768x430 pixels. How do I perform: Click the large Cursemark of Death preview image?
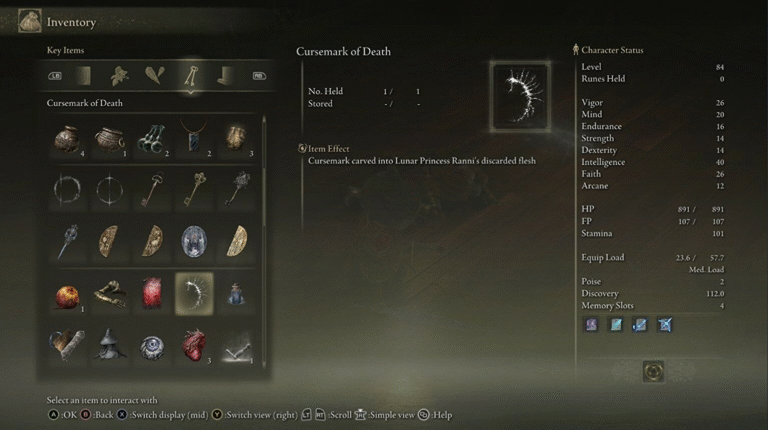tap(520, 96)
